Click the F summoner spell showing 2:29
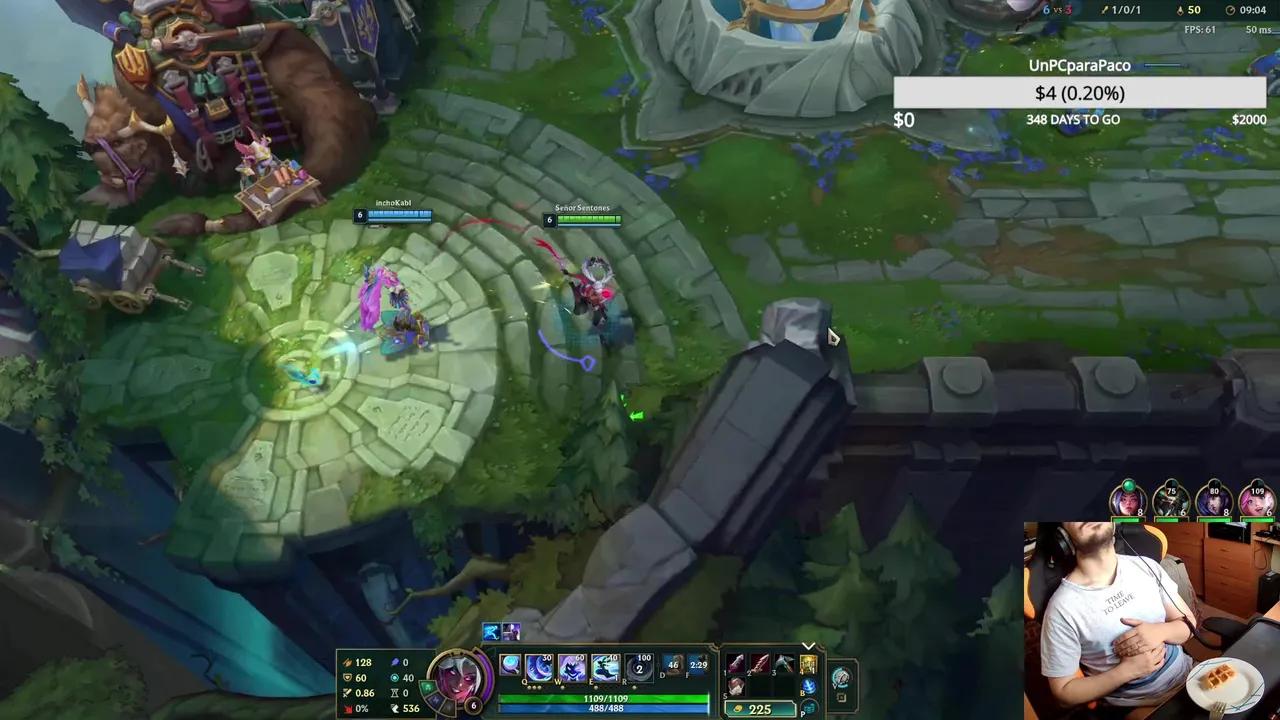The image size is (1280, 720). click(x=700, y=665)
